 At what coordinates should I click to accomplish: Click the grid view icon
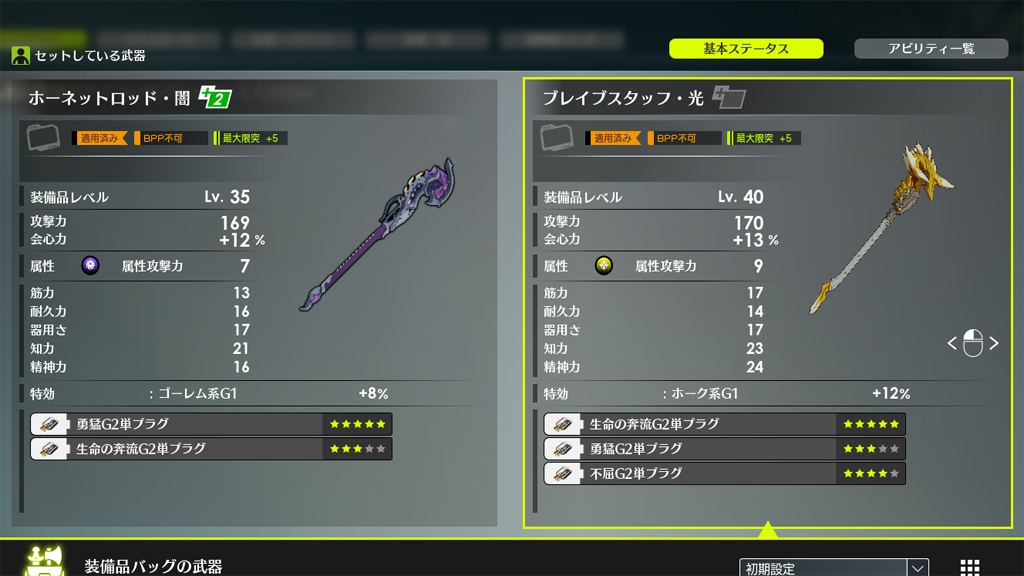(x=969, y=567)
